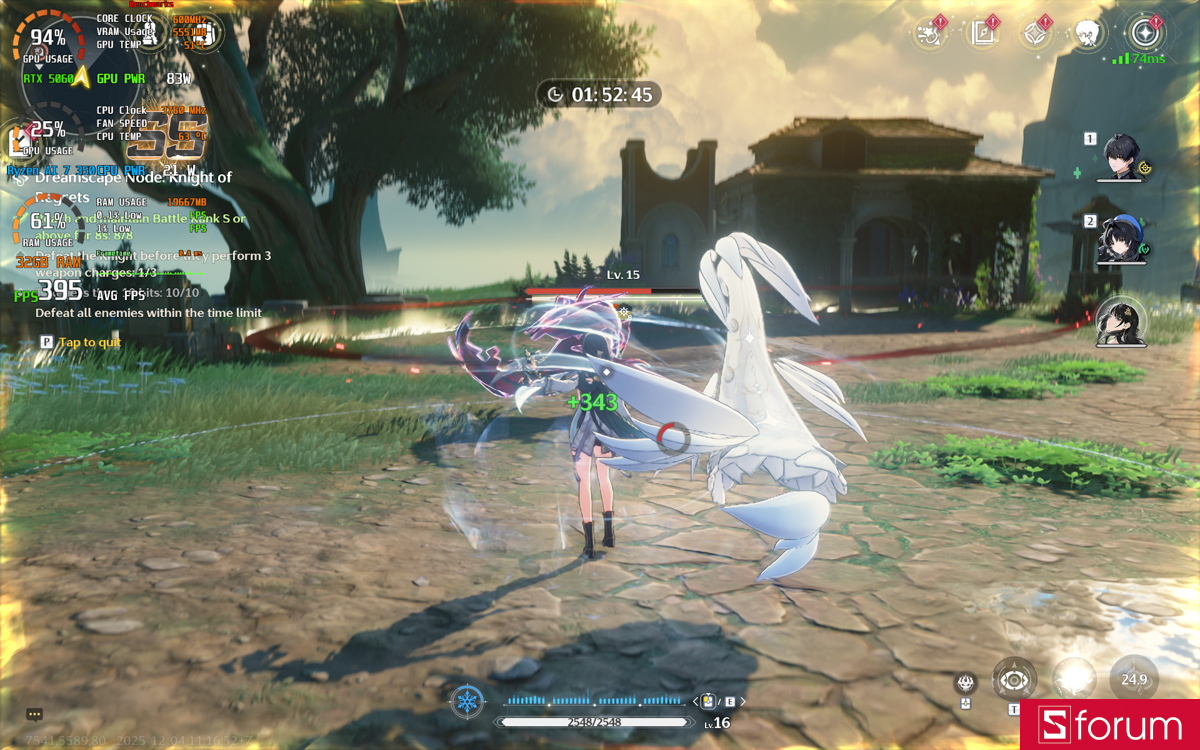1200x750 pixels.
Task: Activate the snowflake element emblem
Action: click(467, 701)
